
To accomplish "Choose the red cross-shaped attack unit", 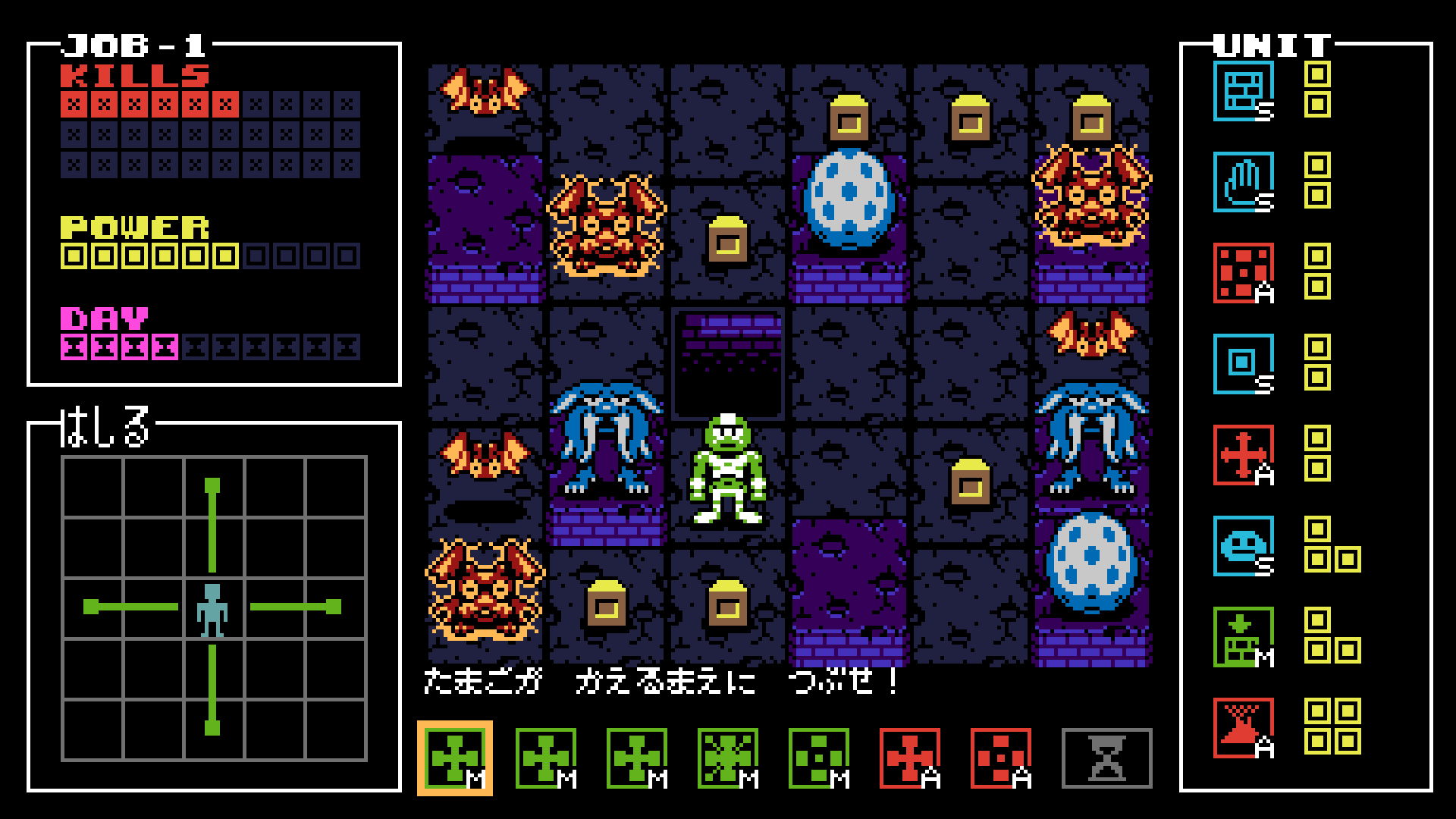I will tap(1244, 454).
